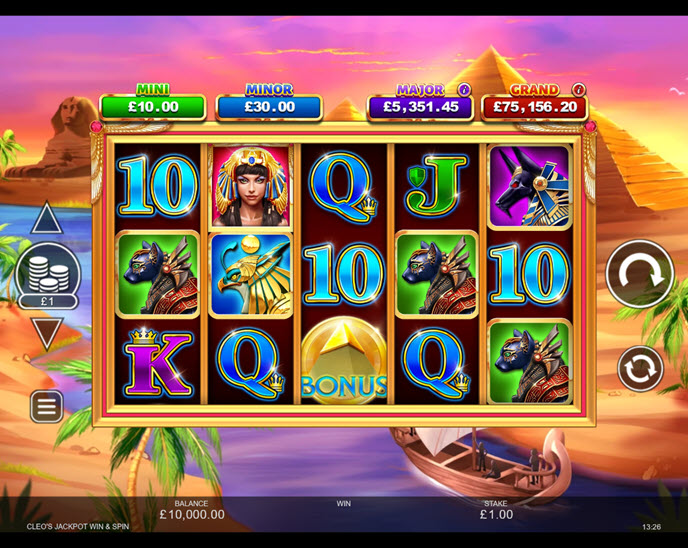Decrease the stake with the down arrow
The height and width of the screenshot is (548, 688).
(x=47, y=332)
